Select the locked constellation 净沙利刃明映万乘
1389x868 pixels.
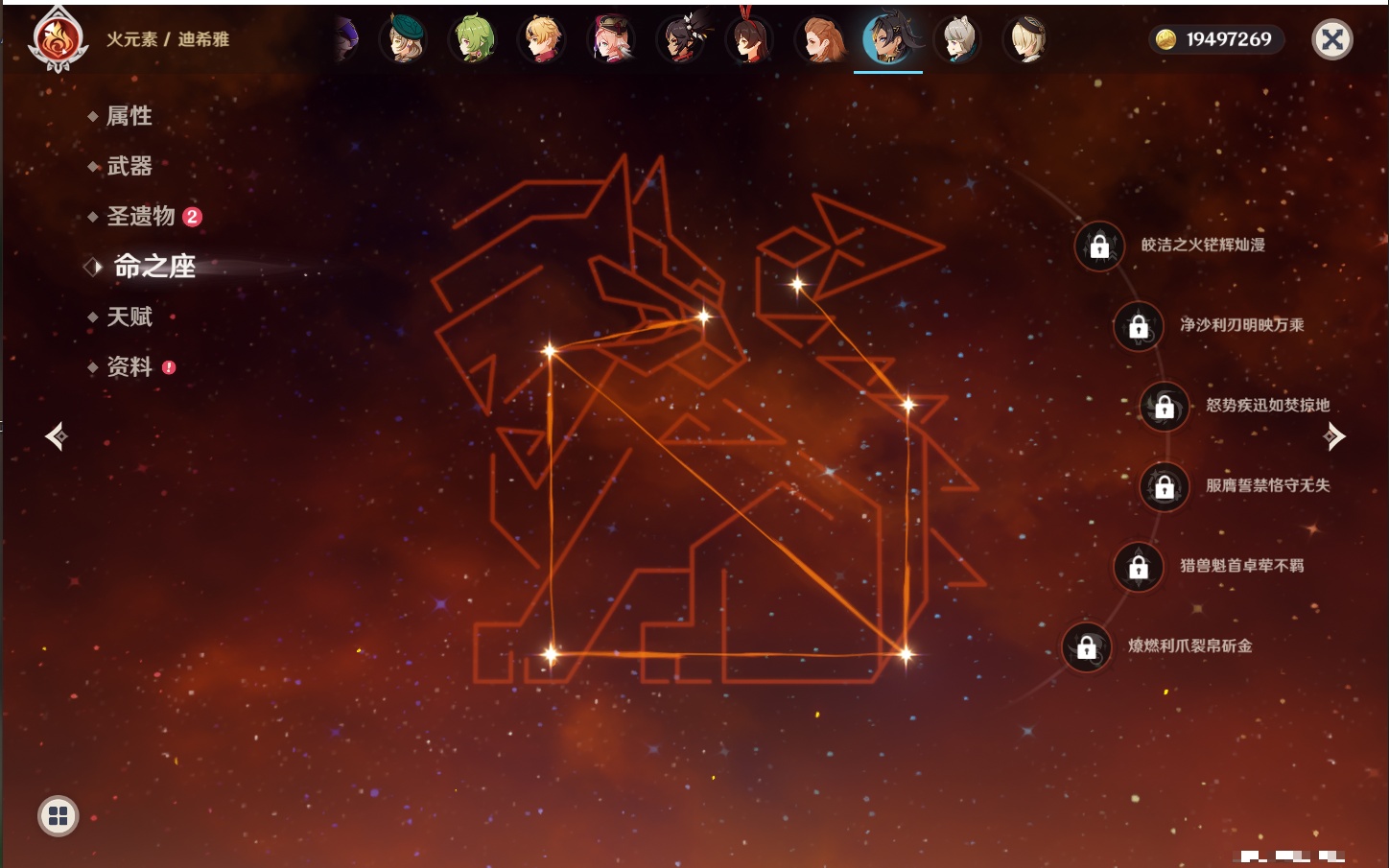click(x=1139, y=326)
